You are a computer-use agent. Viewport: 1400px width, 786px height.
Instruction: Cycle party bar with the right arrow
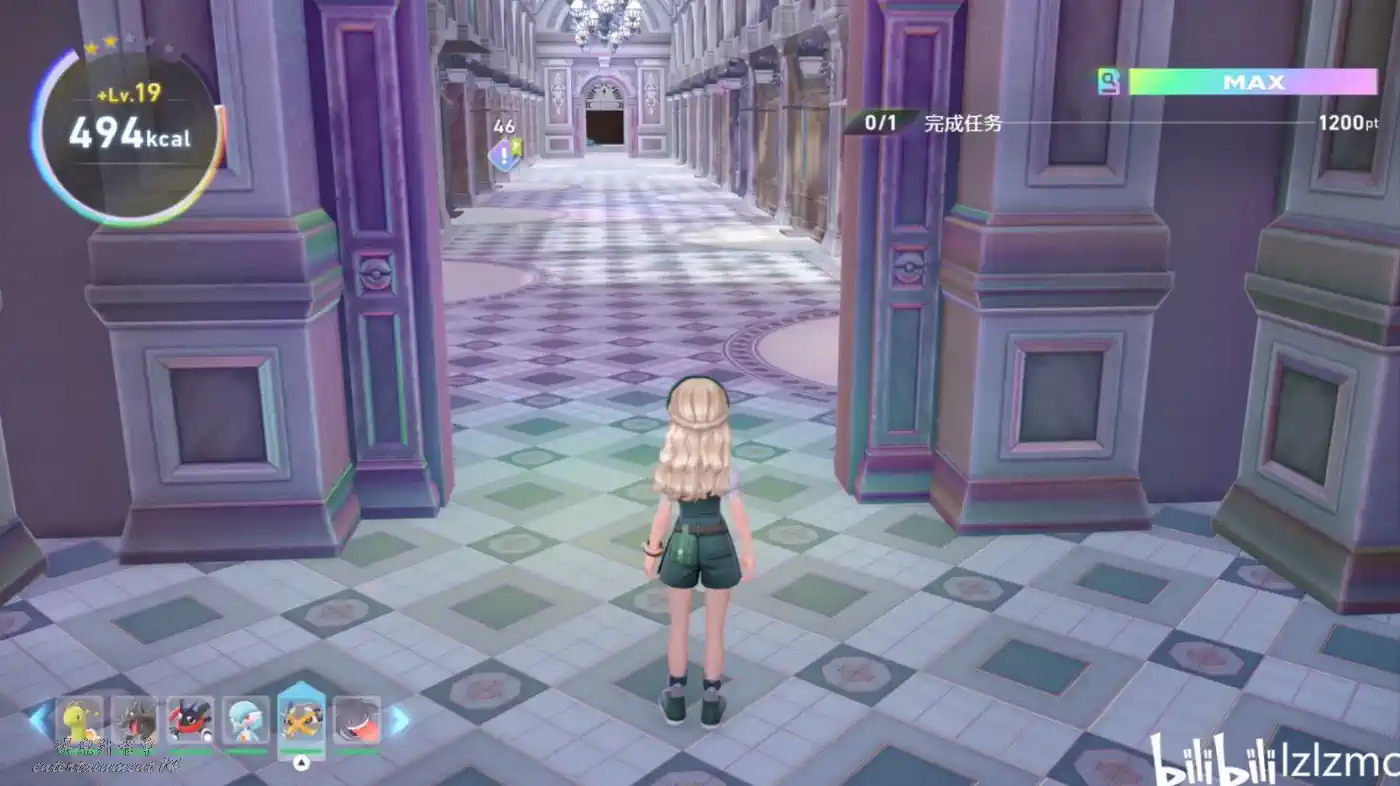pos(399,719)
